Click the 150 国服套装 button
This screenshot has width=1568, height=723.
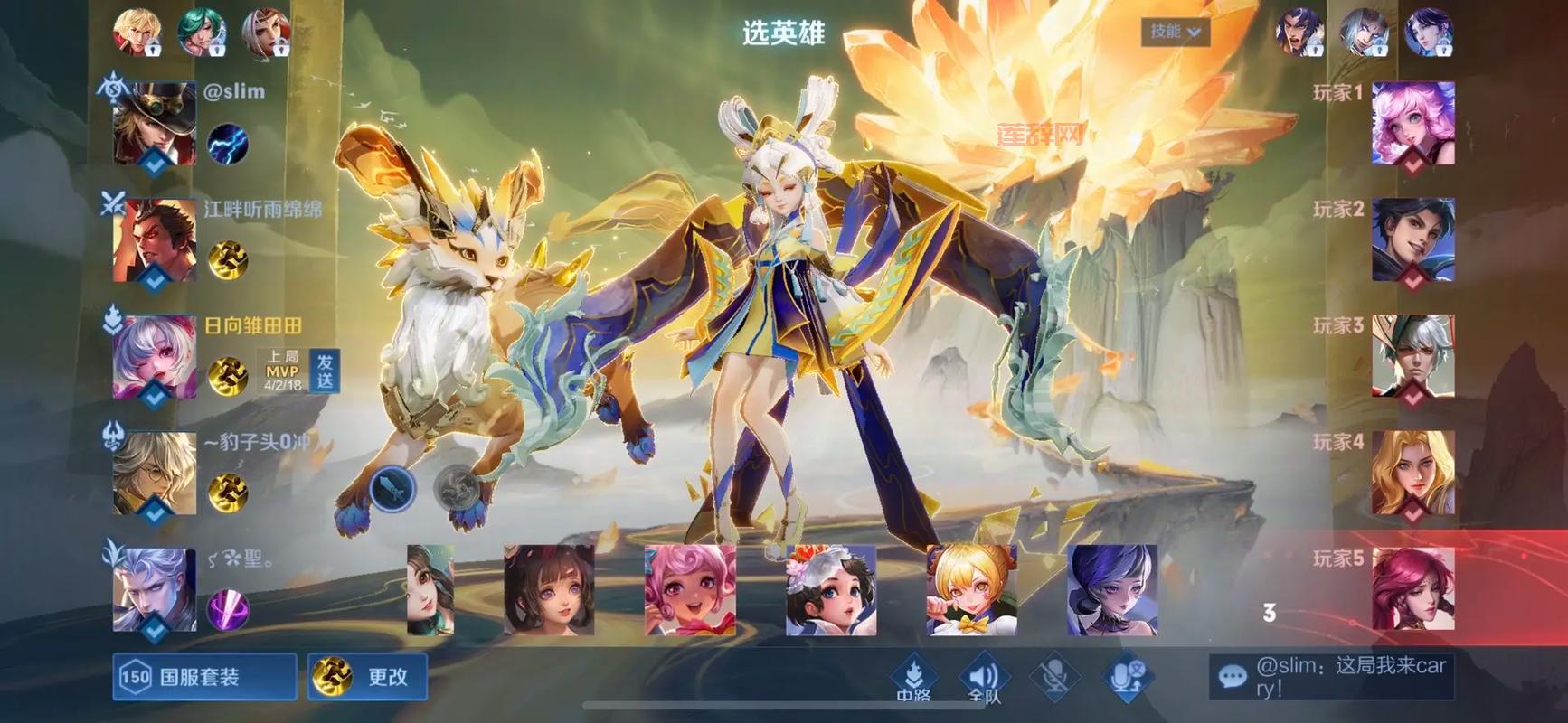[x=201, y=676]
